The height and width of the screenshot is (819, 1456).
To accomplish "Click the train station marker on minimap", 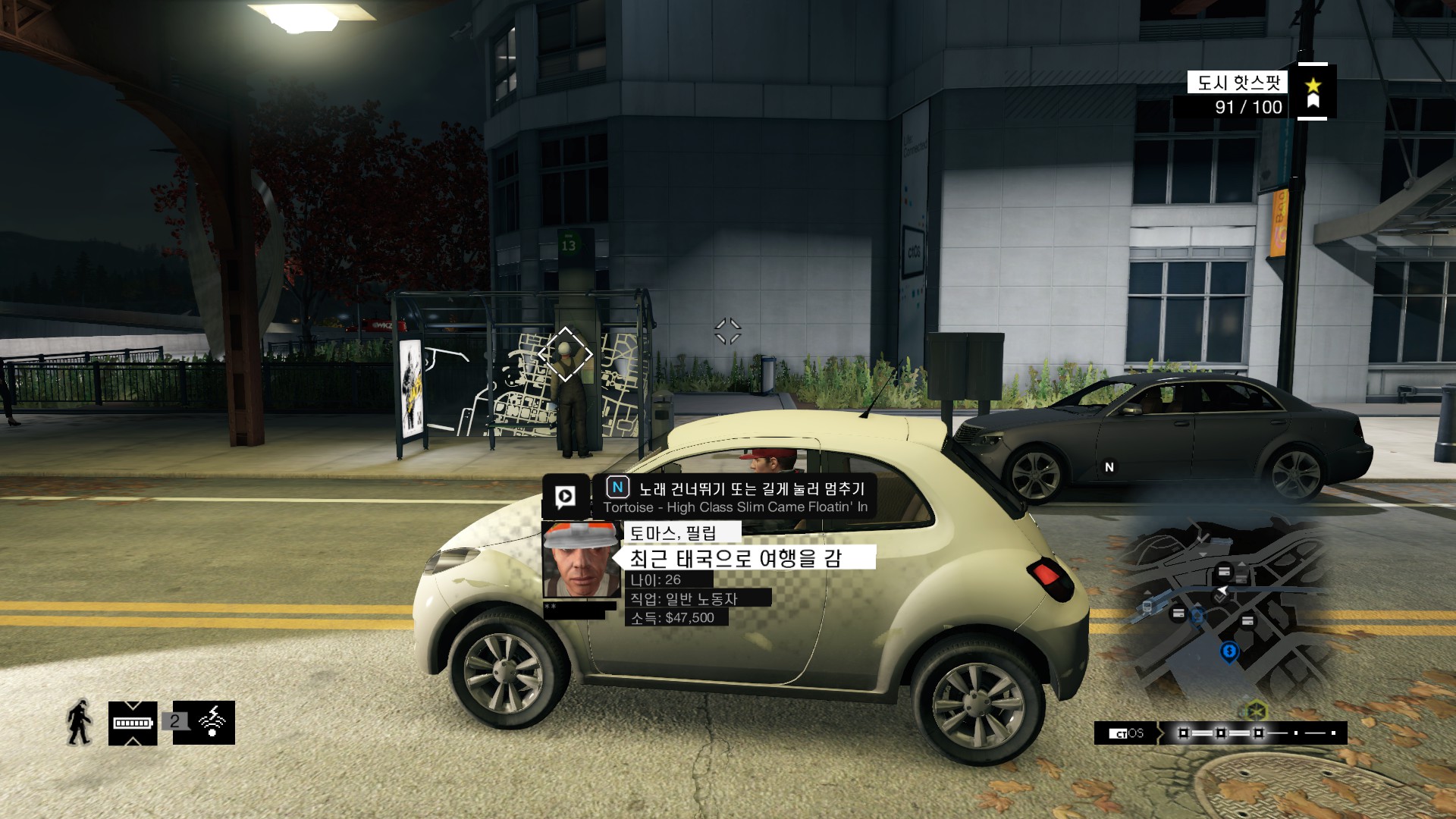I will point(1147,607).
